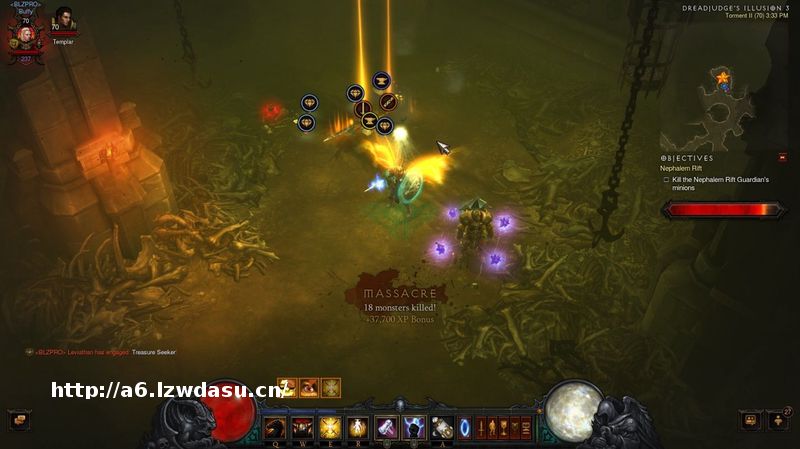Screen dimensions: 800x449
Task: Cast the golden burst skill on E
Action: coord(330,428)
